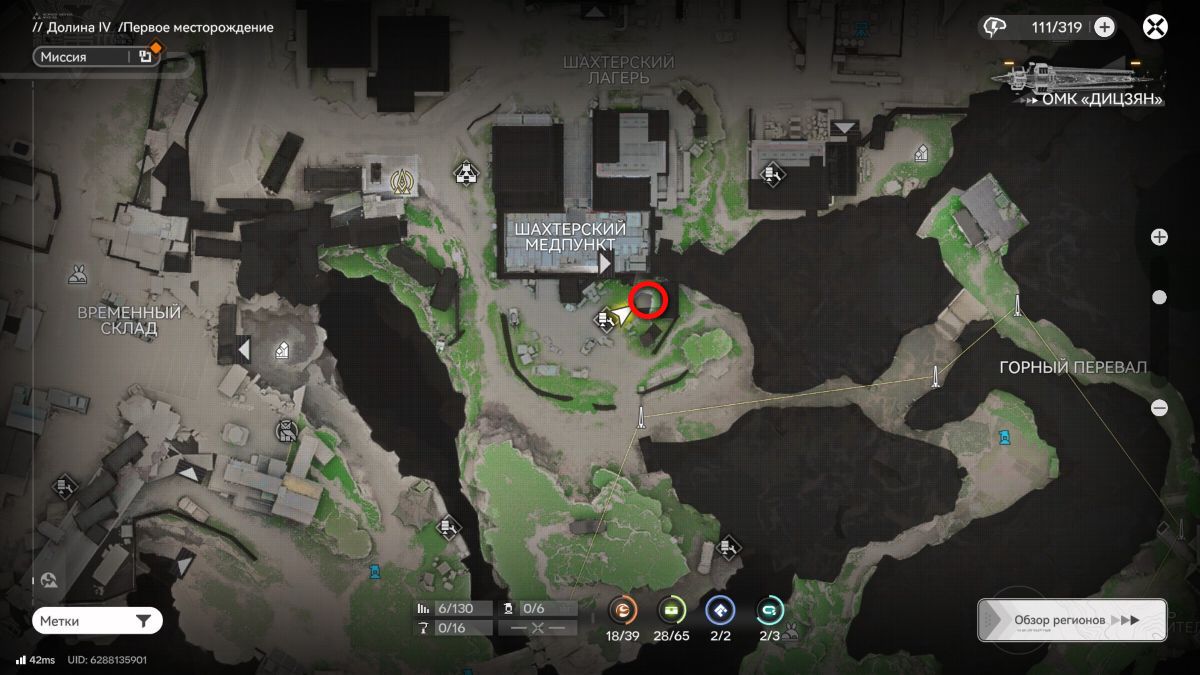Select the Шахтерский медпункт map label

click(x=570, y=237)
